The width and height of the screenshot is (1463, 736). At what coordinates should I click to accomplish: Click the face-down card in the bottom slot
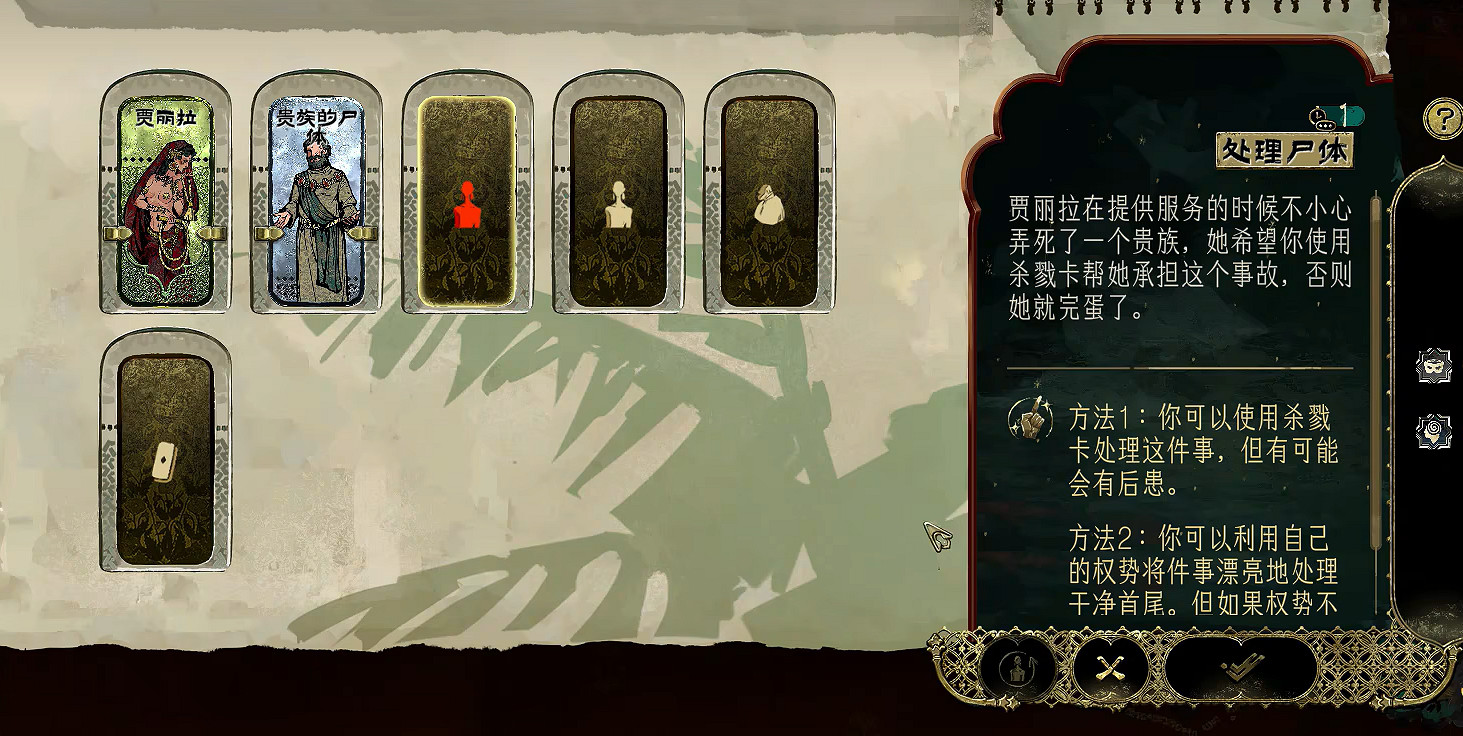[164, 460]
